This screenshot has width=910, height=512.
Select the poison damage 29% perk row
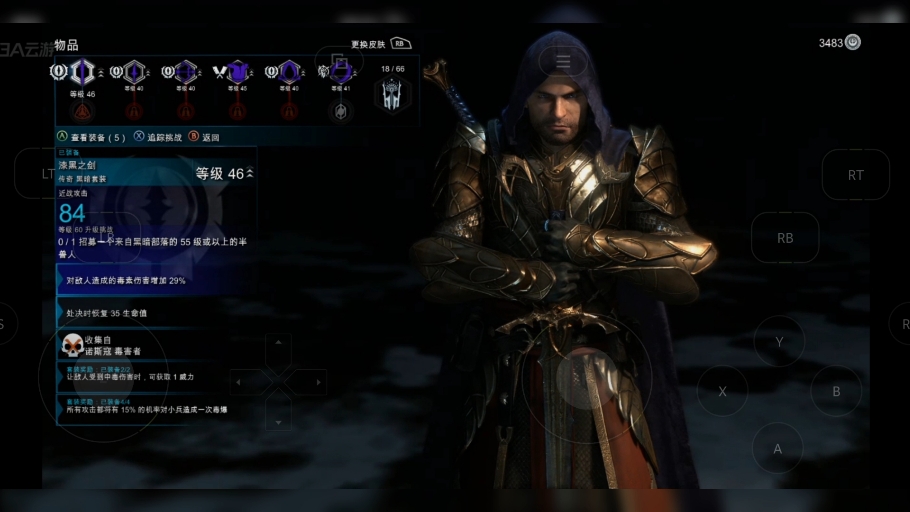point(155,281)
